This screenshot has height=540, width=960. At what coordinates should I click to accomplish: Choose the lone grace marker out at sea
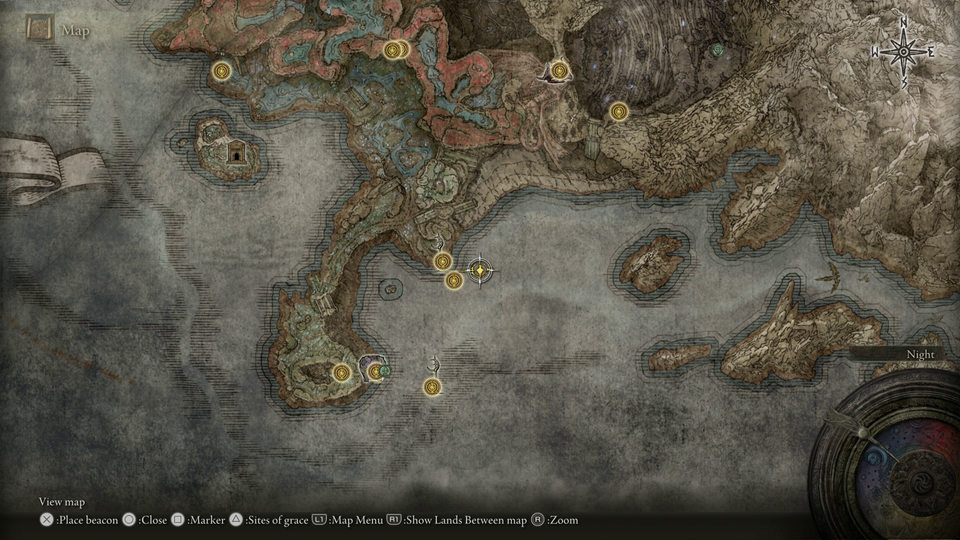pos(432,386)
